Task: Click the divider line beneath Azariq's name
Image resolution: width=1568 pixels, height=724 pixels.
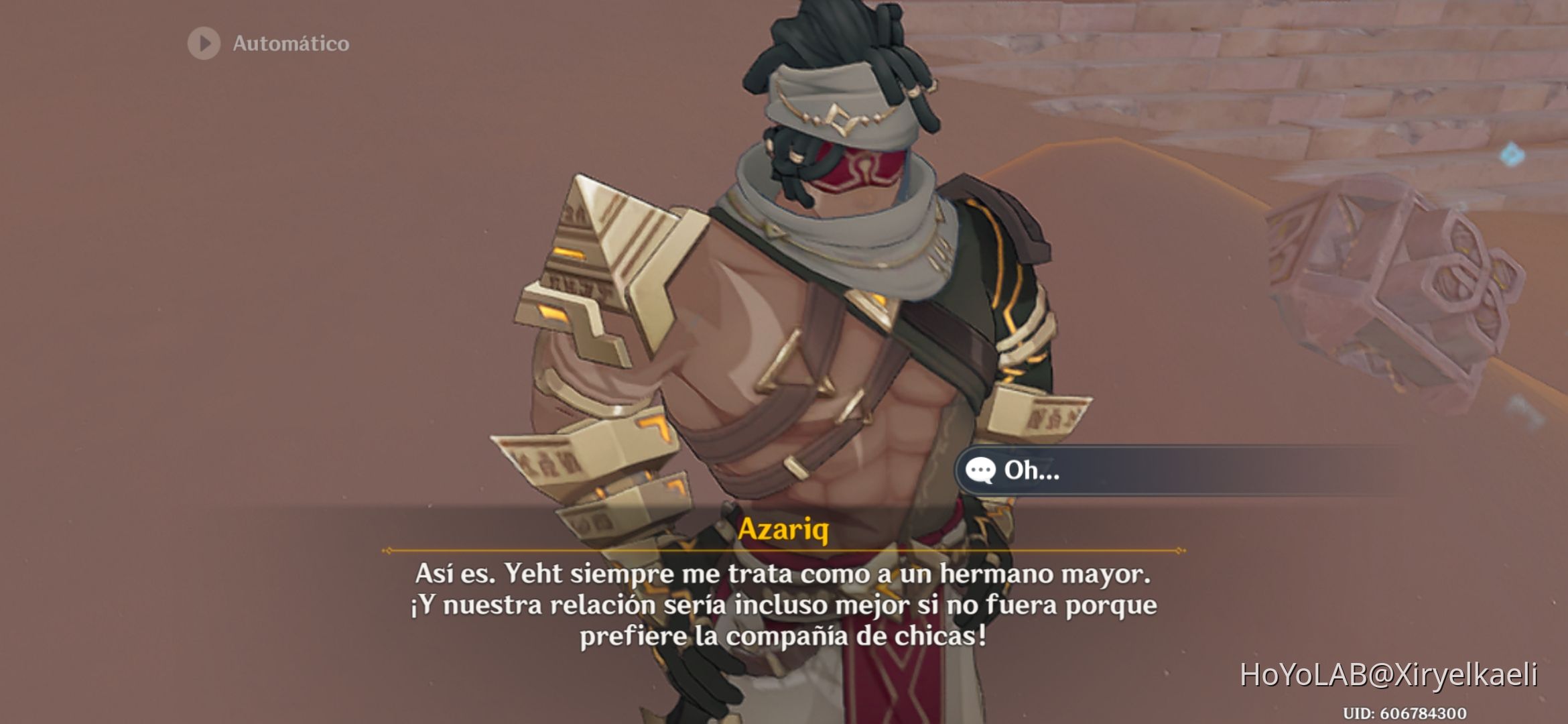Action: (x=784, y=549)
